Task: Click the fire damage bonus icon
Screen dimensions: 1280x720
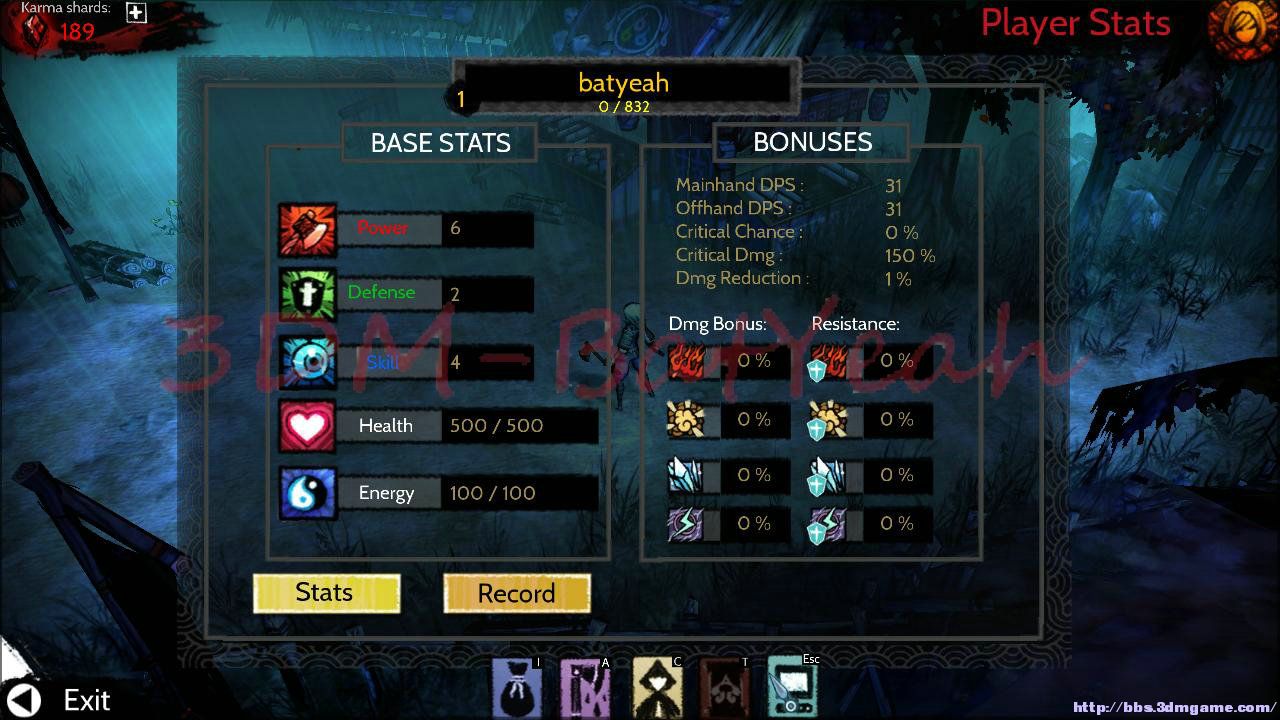Action: (686, 362)
